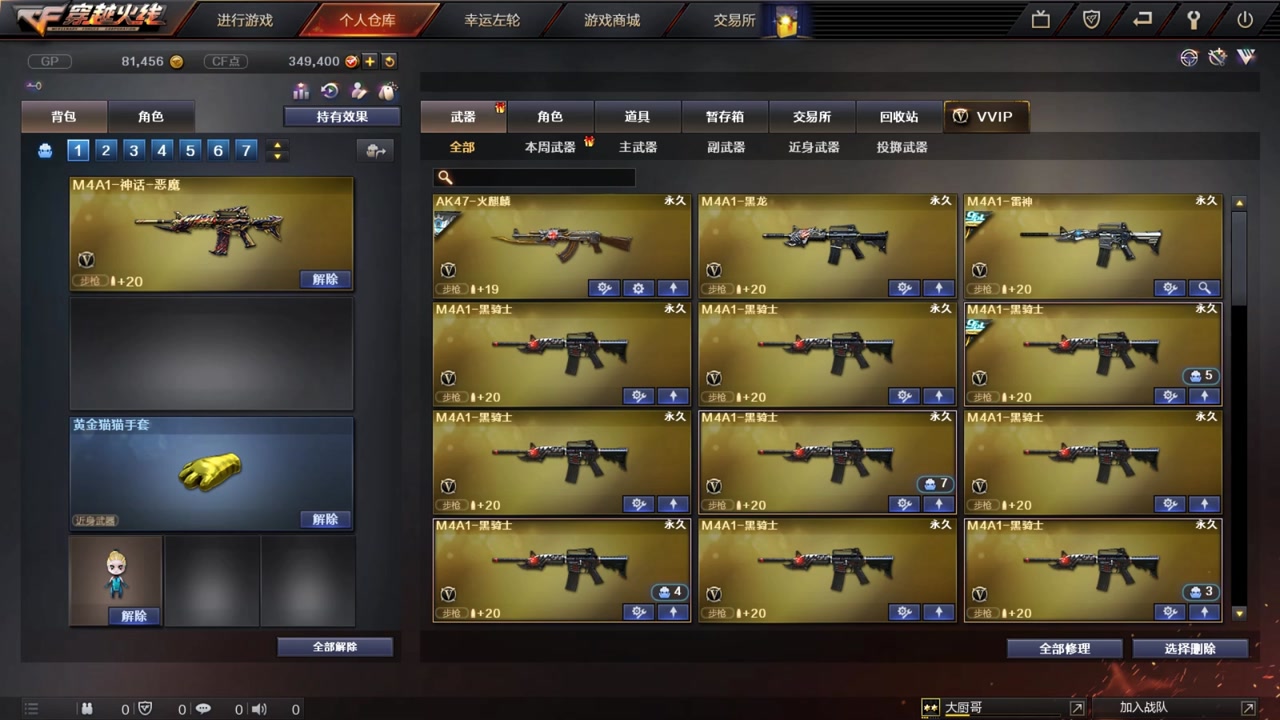Click the shield security icon in the top bar
Image resolution: width=1280 pixels, height=720 pixels.
(1091, 18)
